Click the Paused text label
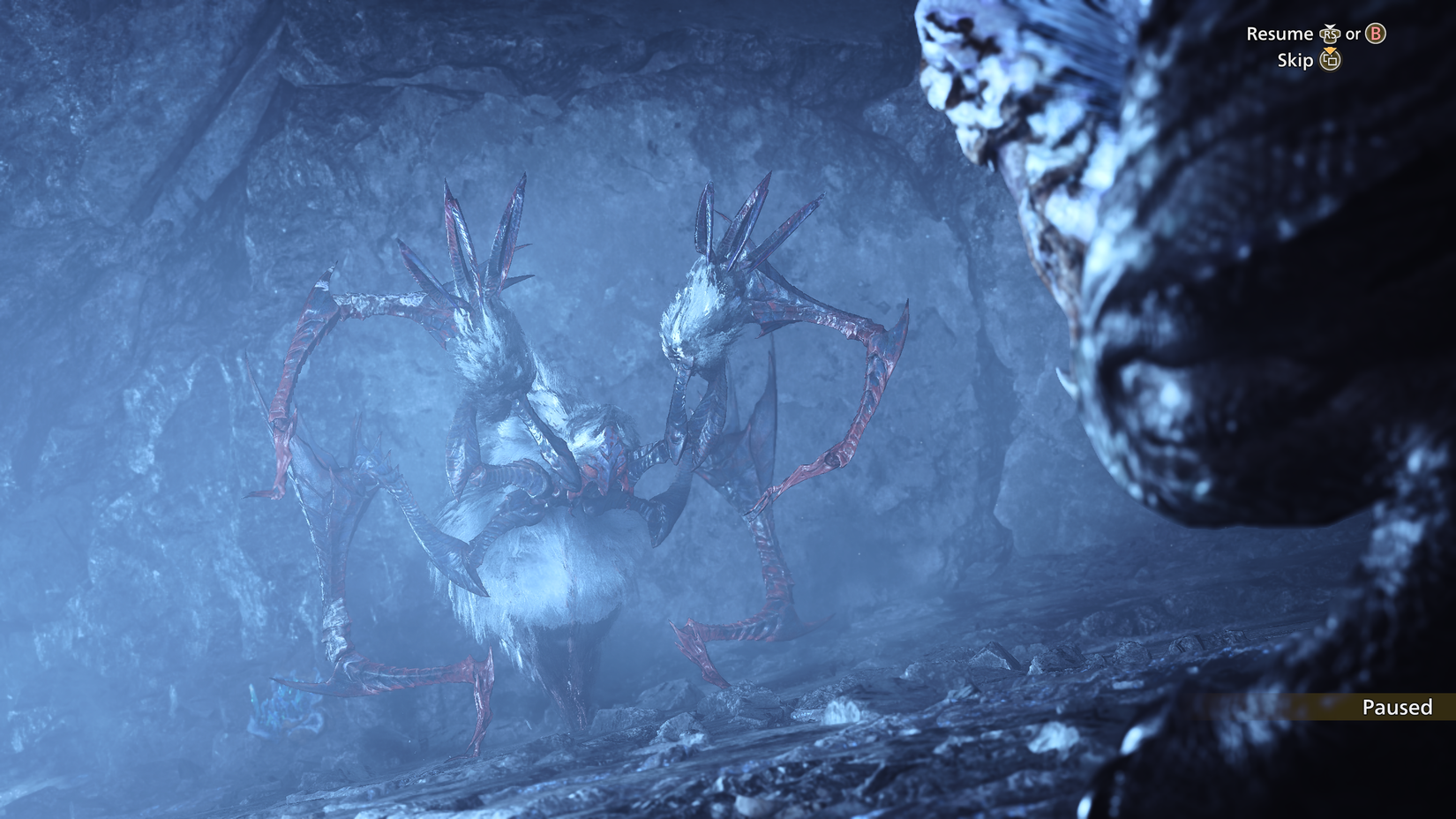The height and width of the screenshot is (819, 1456). [1397, 707]
